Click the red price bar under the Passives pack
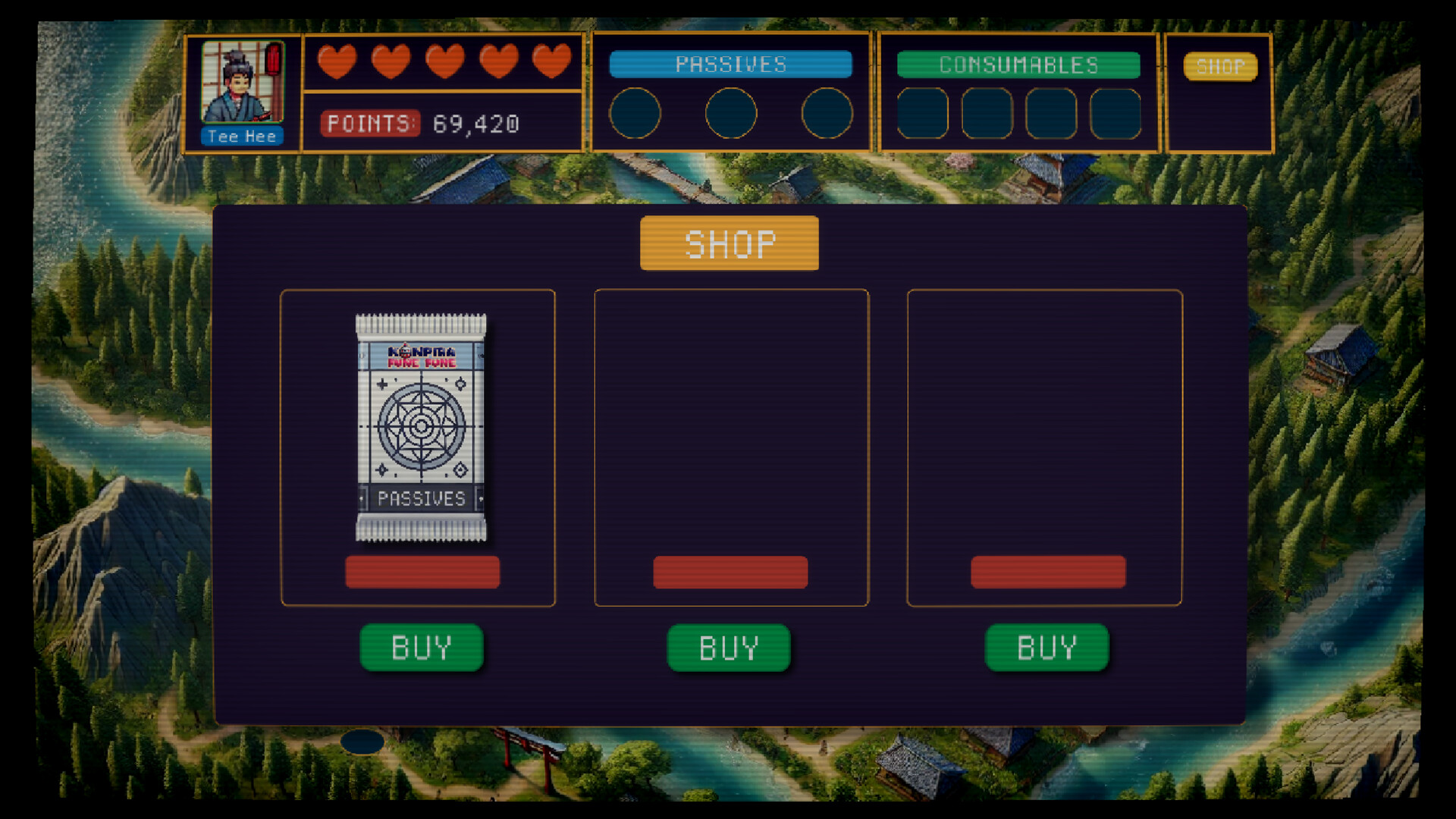 (x=422, y=572)
